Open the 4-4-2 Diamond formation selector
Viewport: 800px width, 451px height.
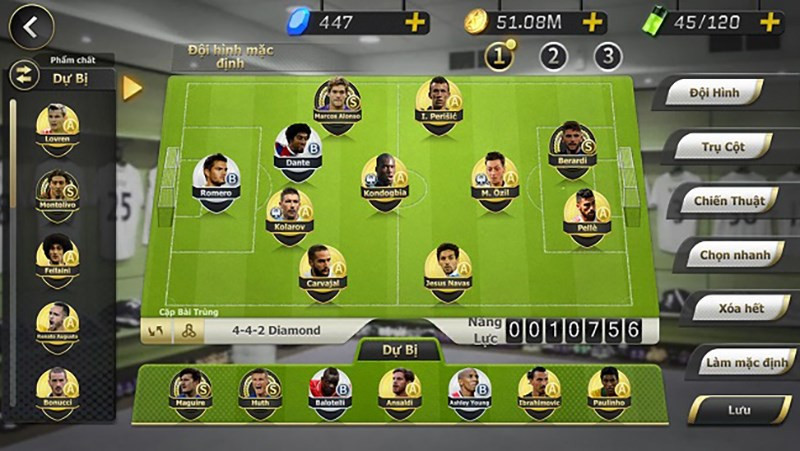(276, 330)
